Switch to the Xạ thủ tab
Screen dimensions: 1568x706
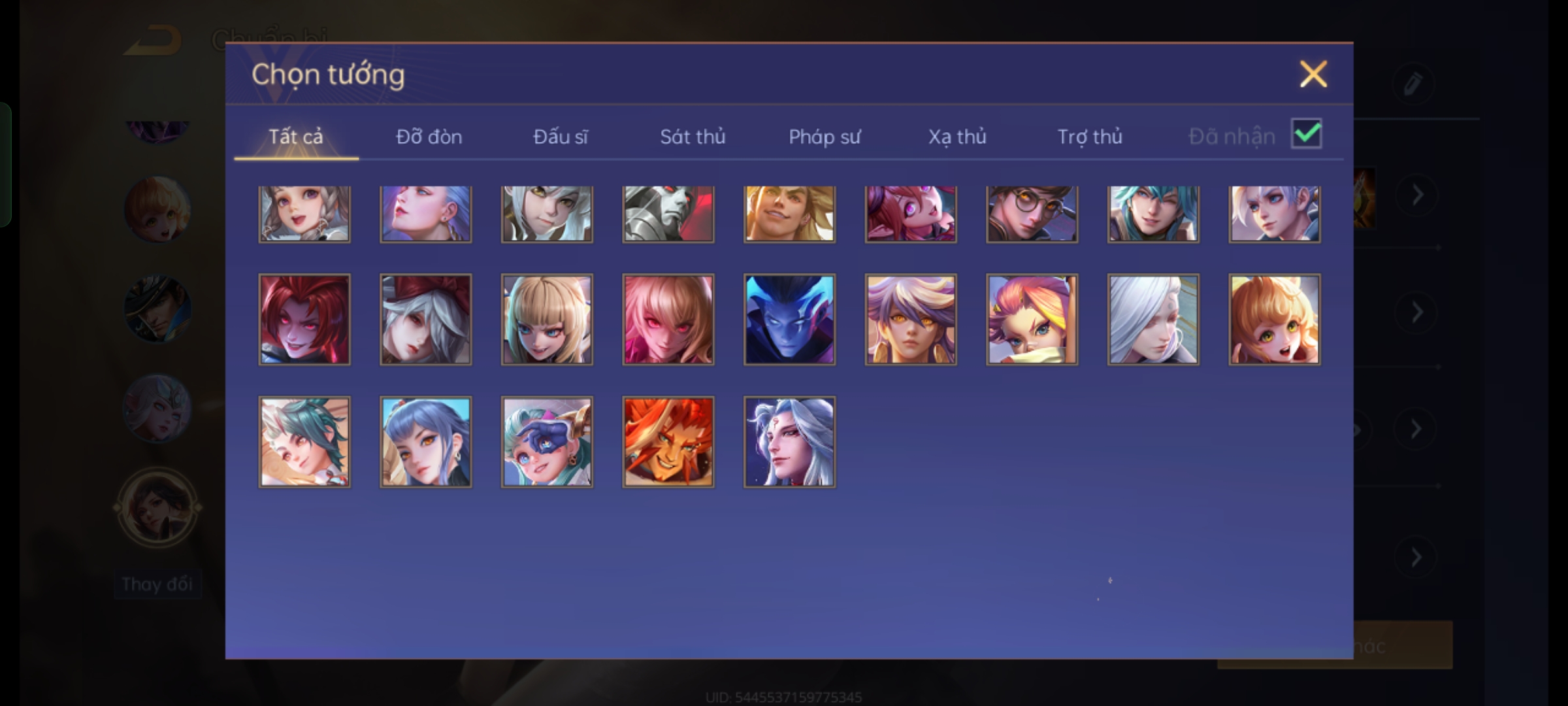tap(957, 137)
